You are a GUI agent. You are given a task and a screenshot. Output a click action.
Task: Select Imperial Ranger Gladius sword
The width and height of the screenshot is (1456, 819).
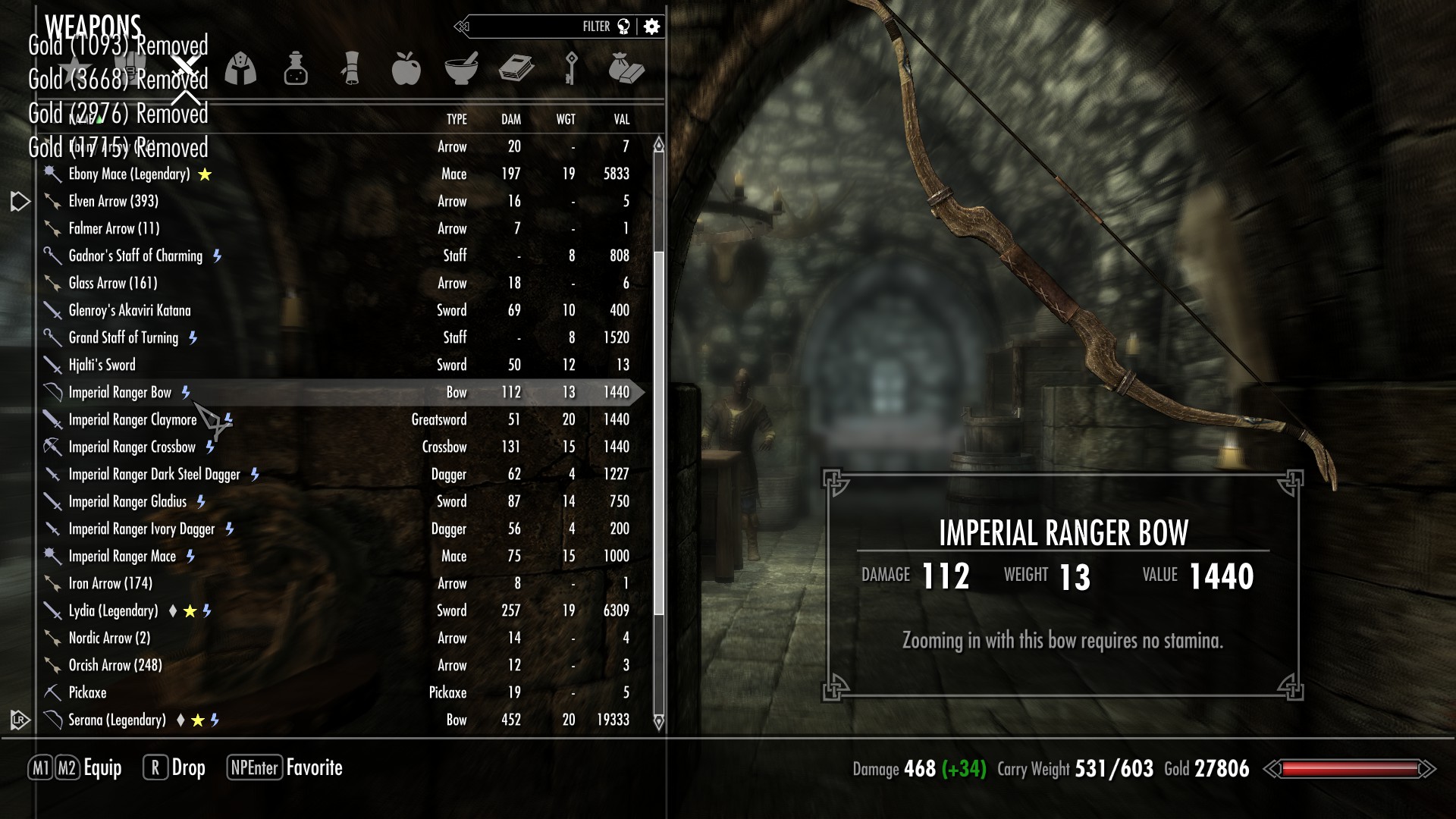coord(127,502)
